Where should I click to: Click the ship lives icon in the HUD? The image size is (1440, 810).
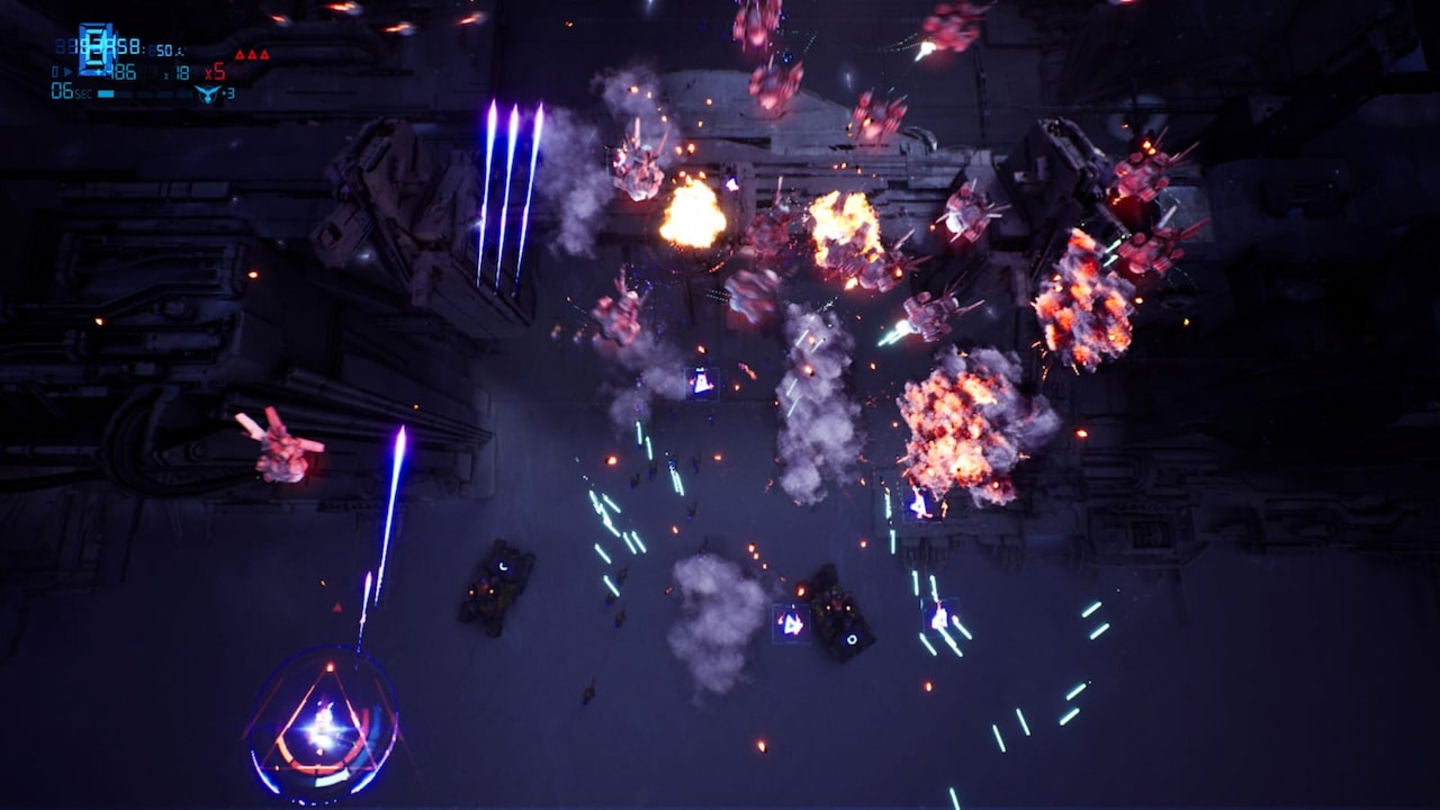[207, 95]
